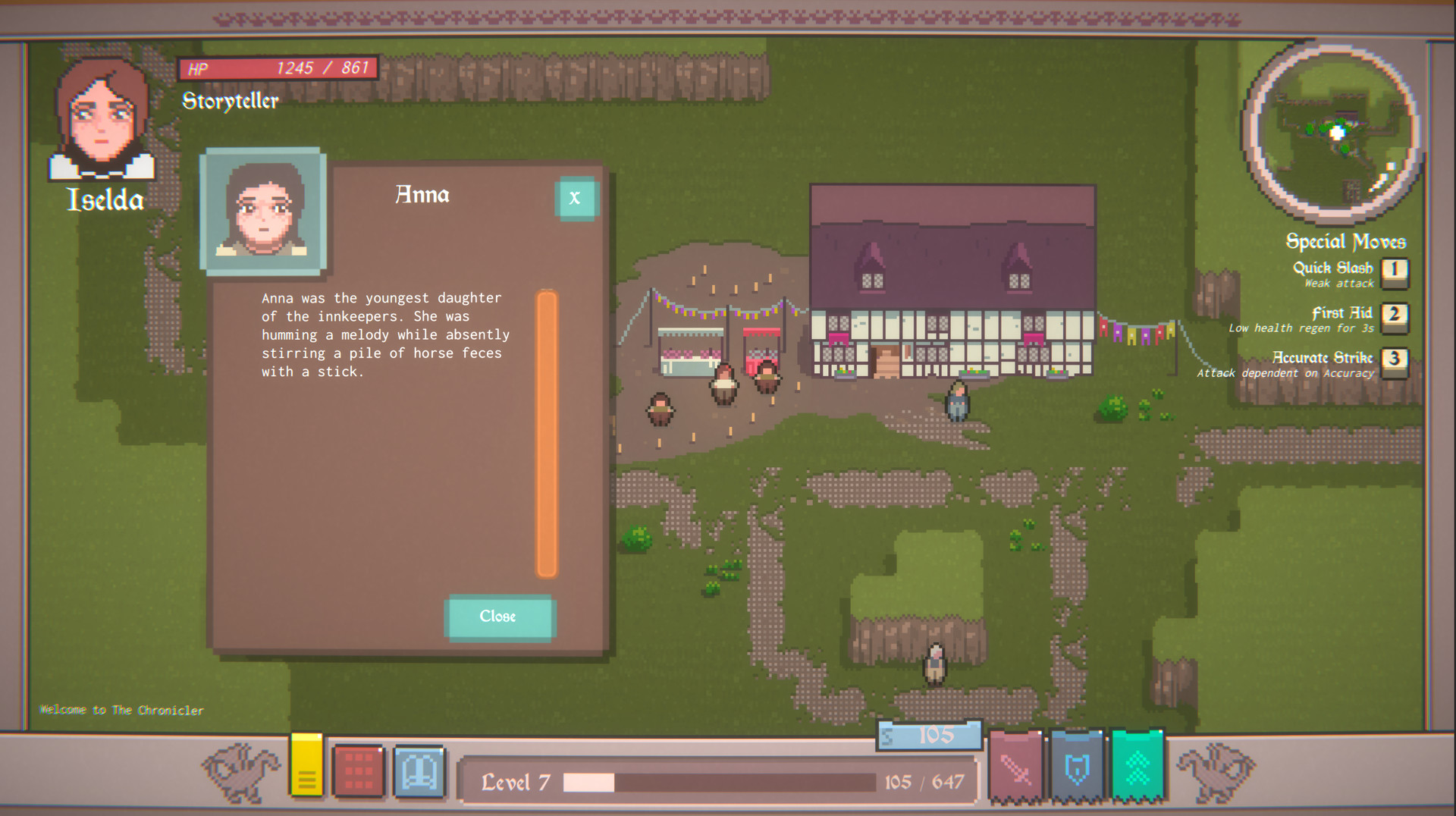Expand the currency display showing 105

pyautogui.click(x=930, y=734)
